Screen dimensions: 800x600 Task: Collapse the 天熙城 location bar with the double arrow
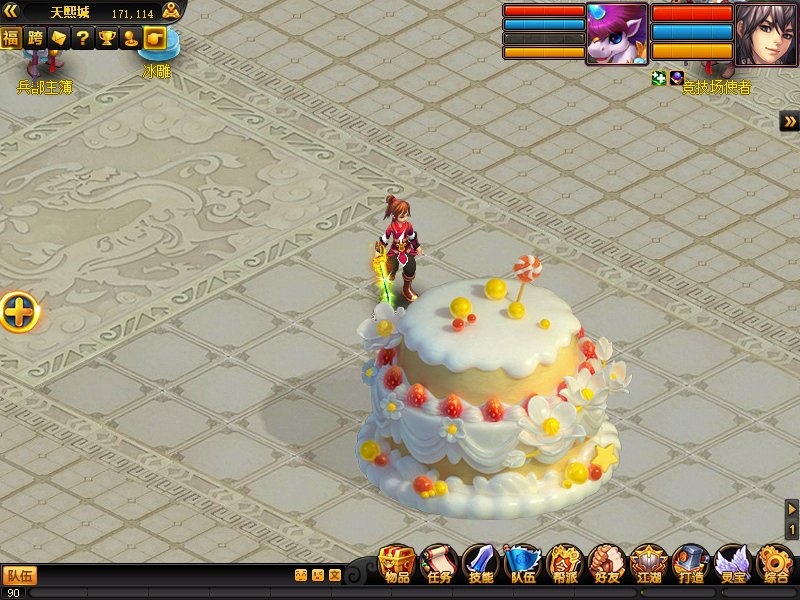(12, 12)
